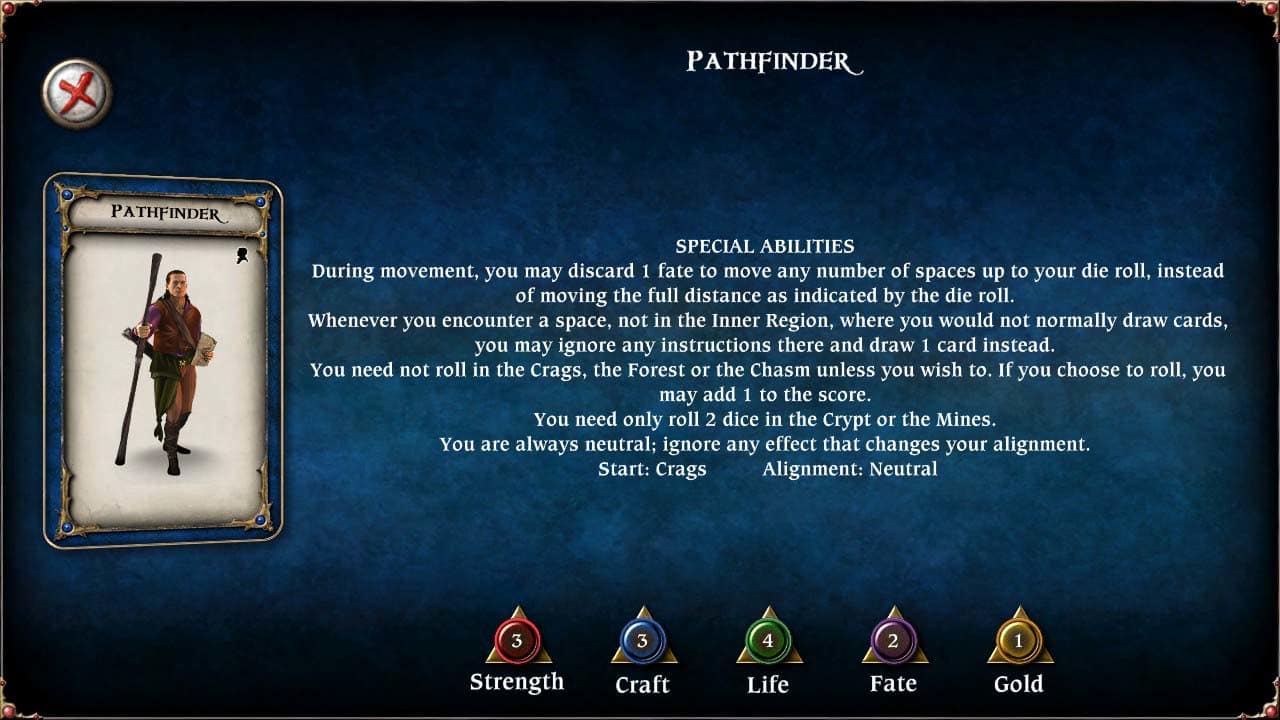The width and height of the screenshot is (1280, 720).
Task: Click the Start: Crags label
Action: coord(651,468)
